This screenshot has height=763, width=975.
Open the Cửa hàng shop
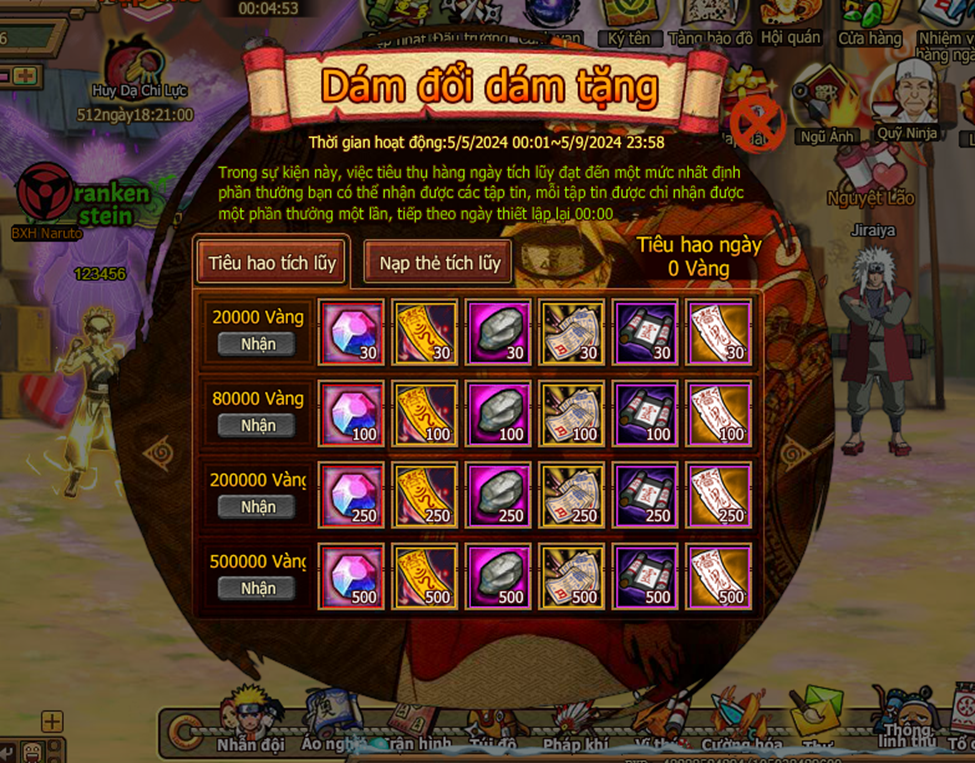pos(869,22)
